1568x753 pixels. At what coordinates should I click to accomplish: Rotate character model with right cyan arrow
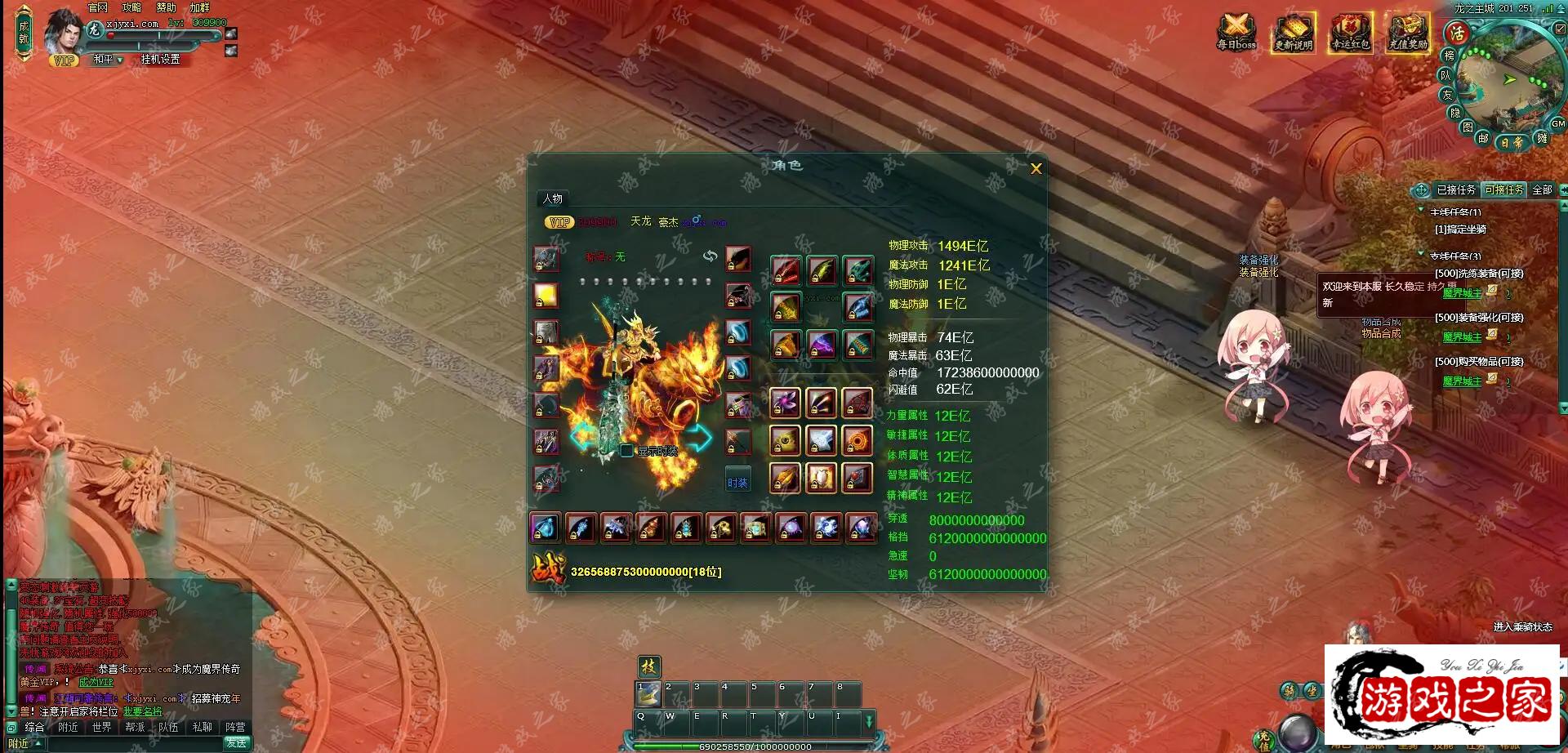tap(699, 438)
